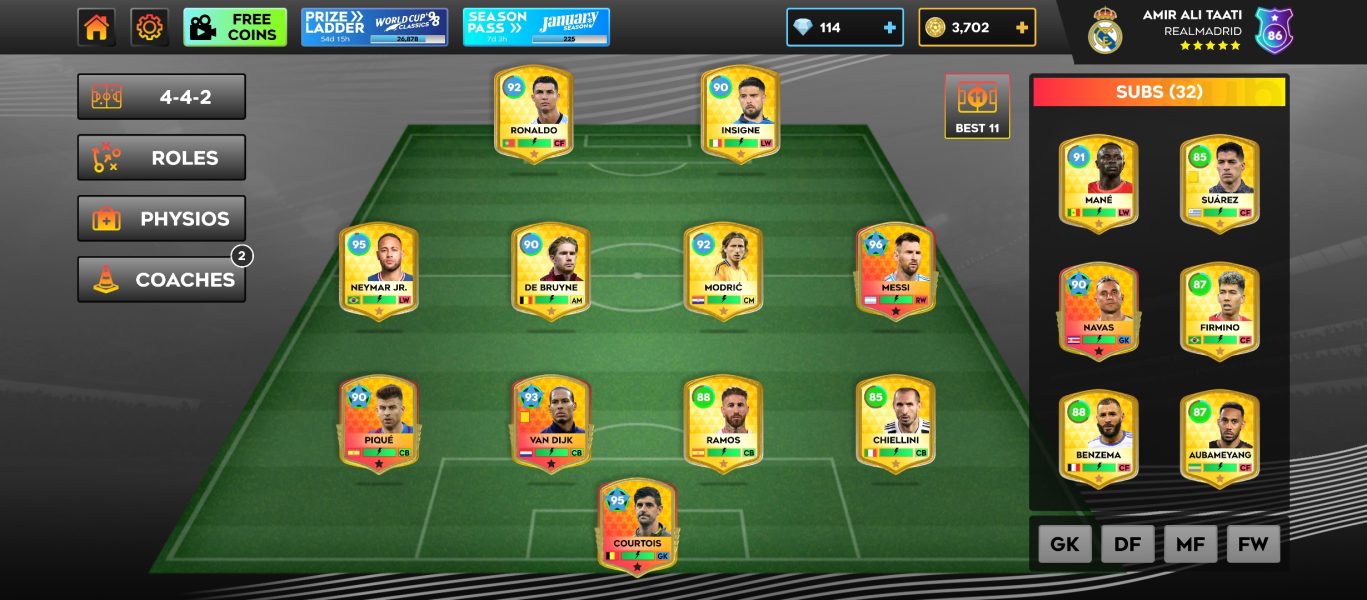Pick the Mané substitute card

1098,184
